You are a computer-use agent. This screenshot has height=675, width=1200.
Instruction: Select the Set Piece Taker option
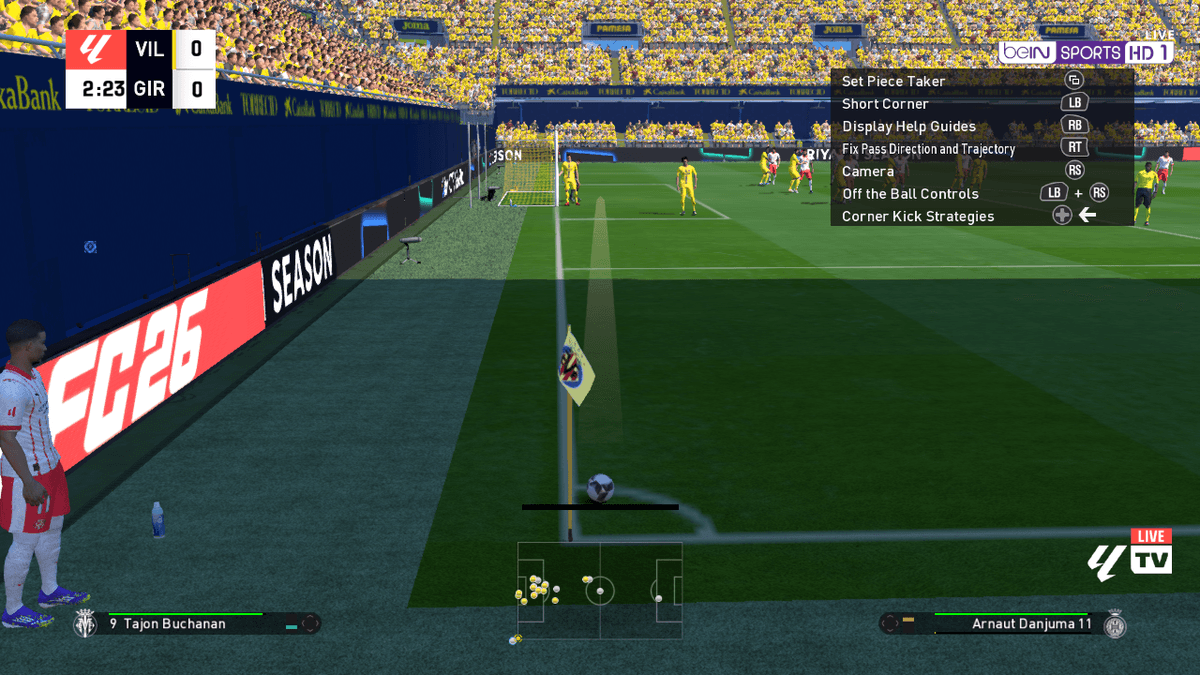[x=893, y=81]
